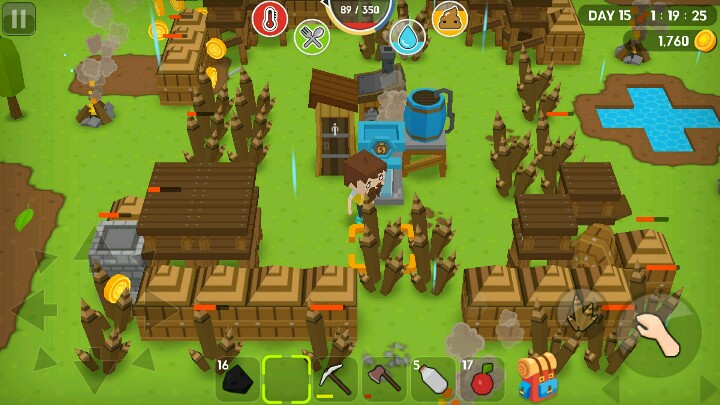Check the water drop thirst icon
The height and width of the screenshot is (405, 720).
(407, 37)
